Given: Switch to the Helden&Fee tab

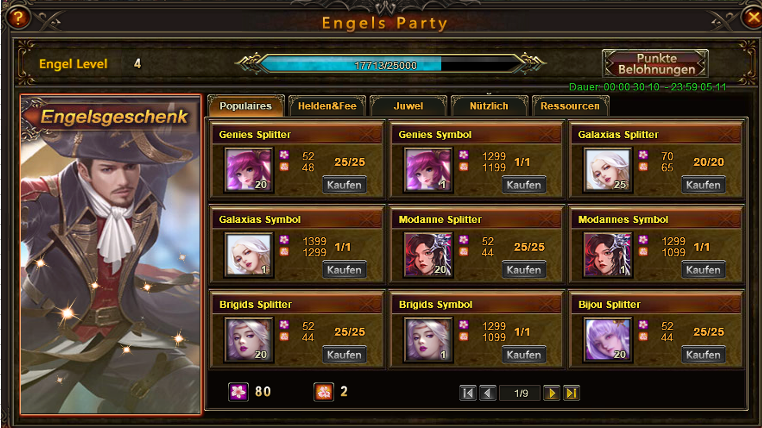Looking at the screenshot, I should tap(326, 106).
